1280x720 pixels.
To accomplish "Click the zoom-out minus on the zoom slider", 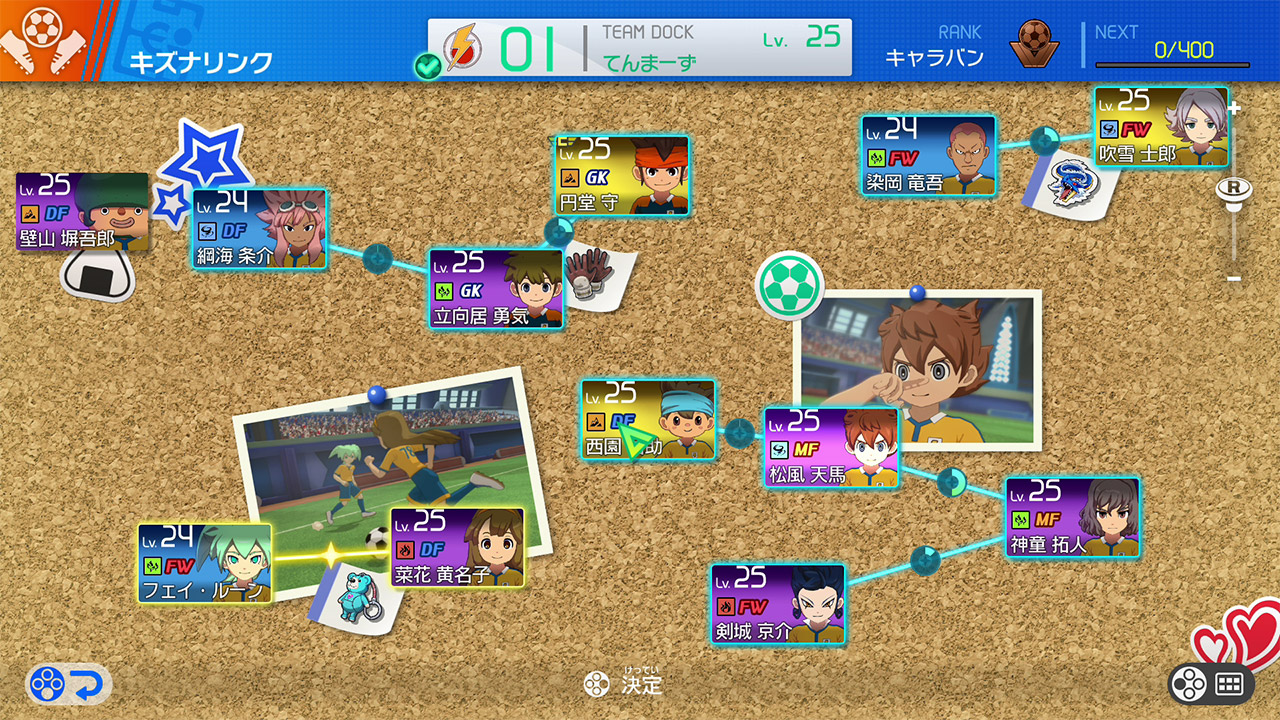I will coord(1234,277).
